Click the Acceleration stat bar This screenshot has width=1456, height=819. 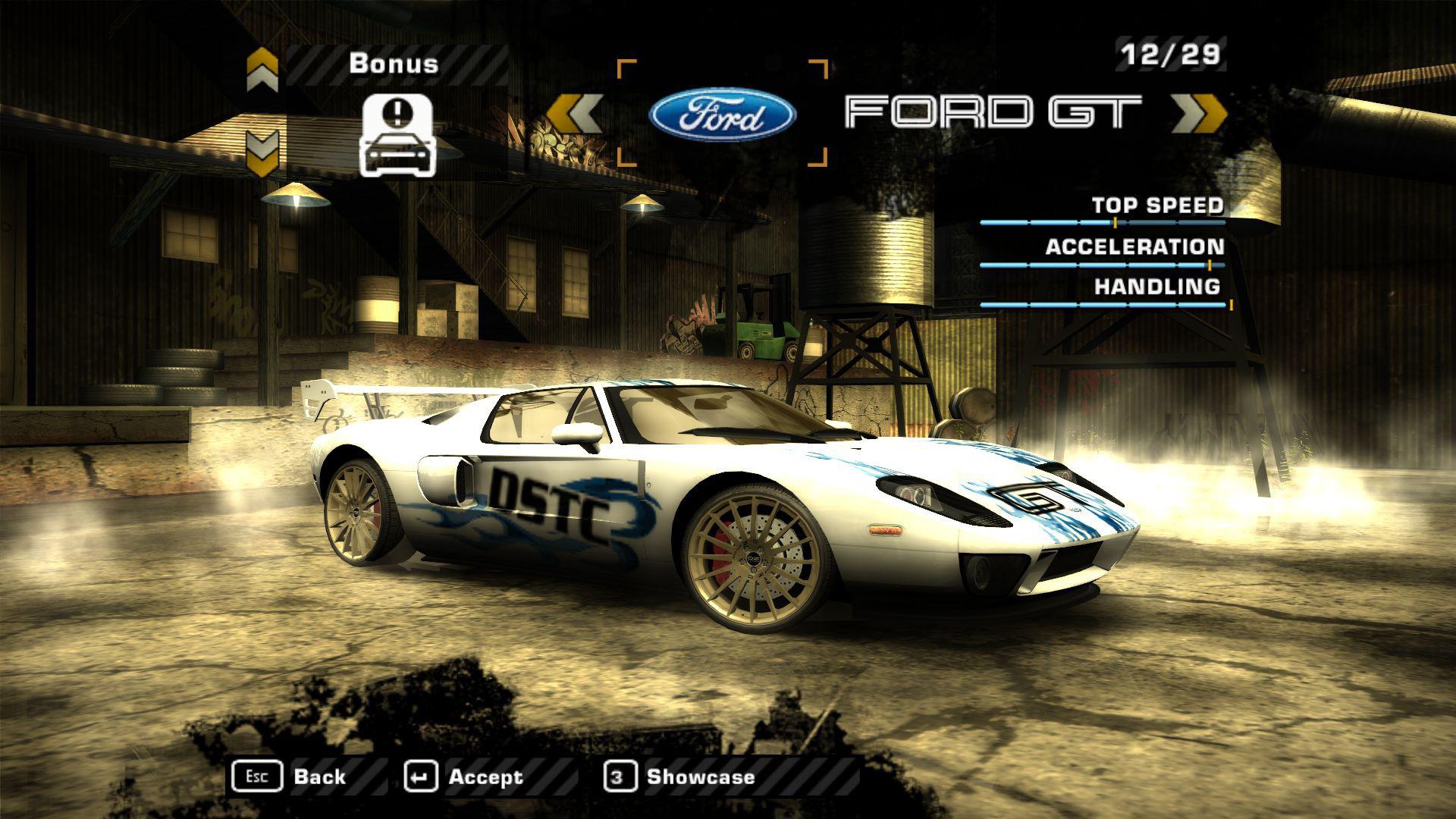[1103, 264]
